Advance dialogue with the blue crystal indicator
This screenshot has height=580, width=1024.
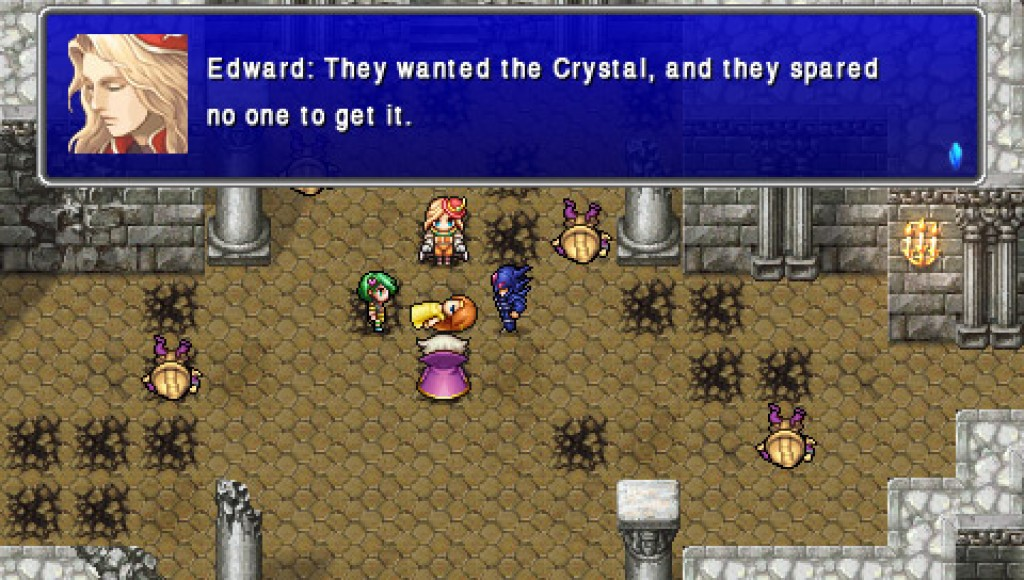954,154
